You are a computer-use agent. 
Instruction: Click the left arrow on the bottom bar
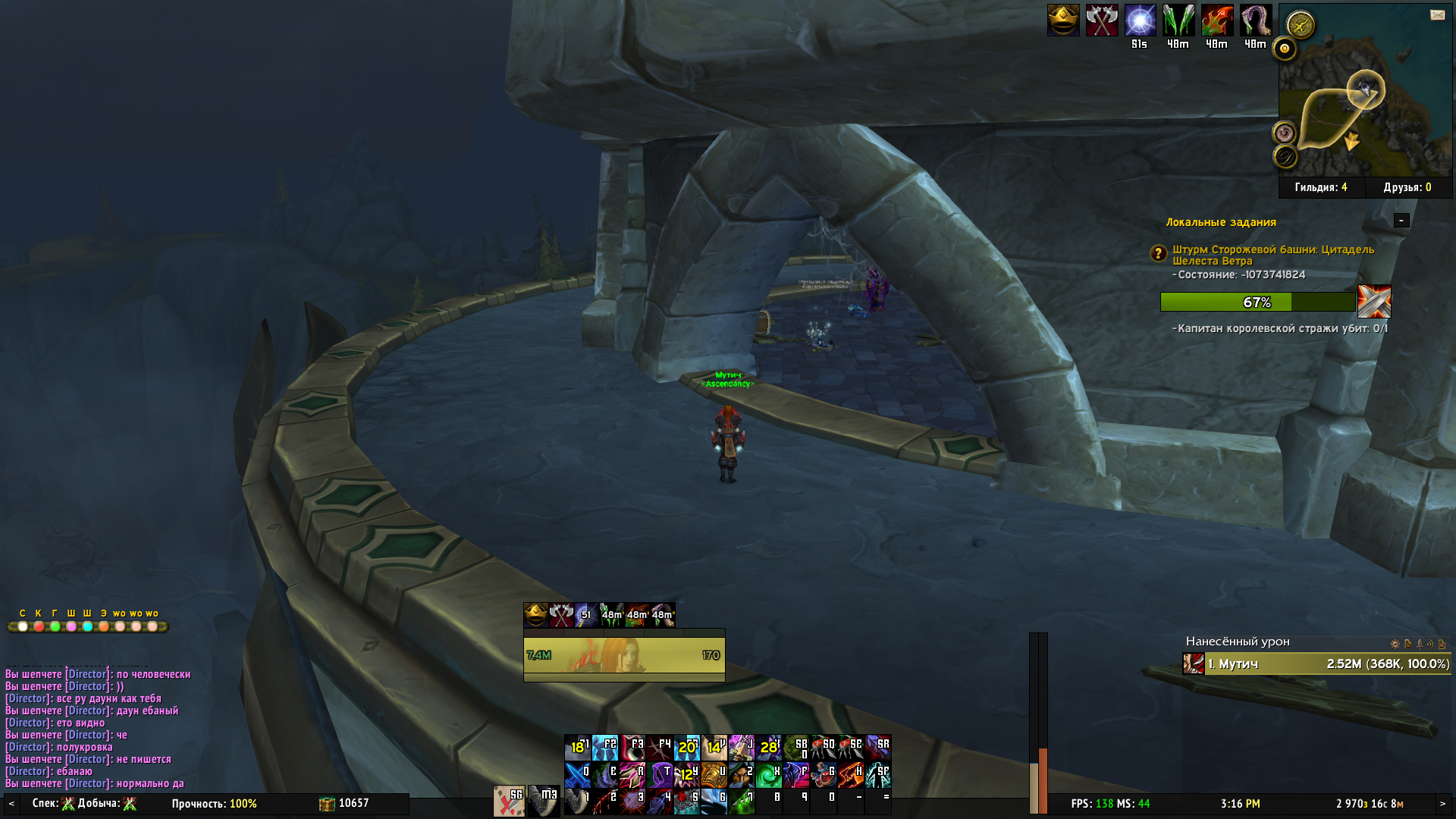[x=11, y=804]
